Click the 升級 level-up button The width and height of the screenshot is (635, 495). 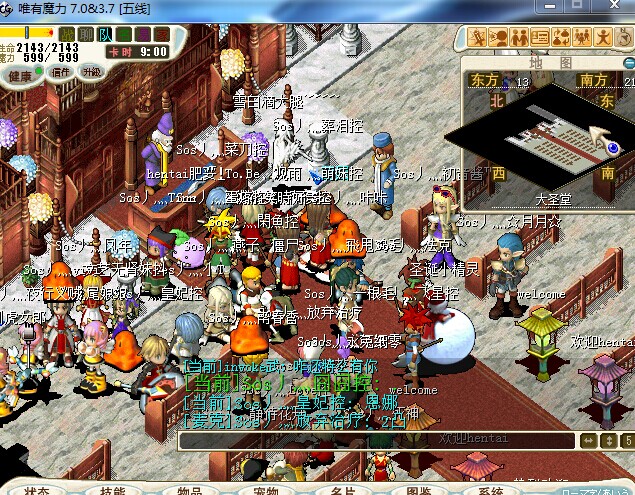(91, 73)
